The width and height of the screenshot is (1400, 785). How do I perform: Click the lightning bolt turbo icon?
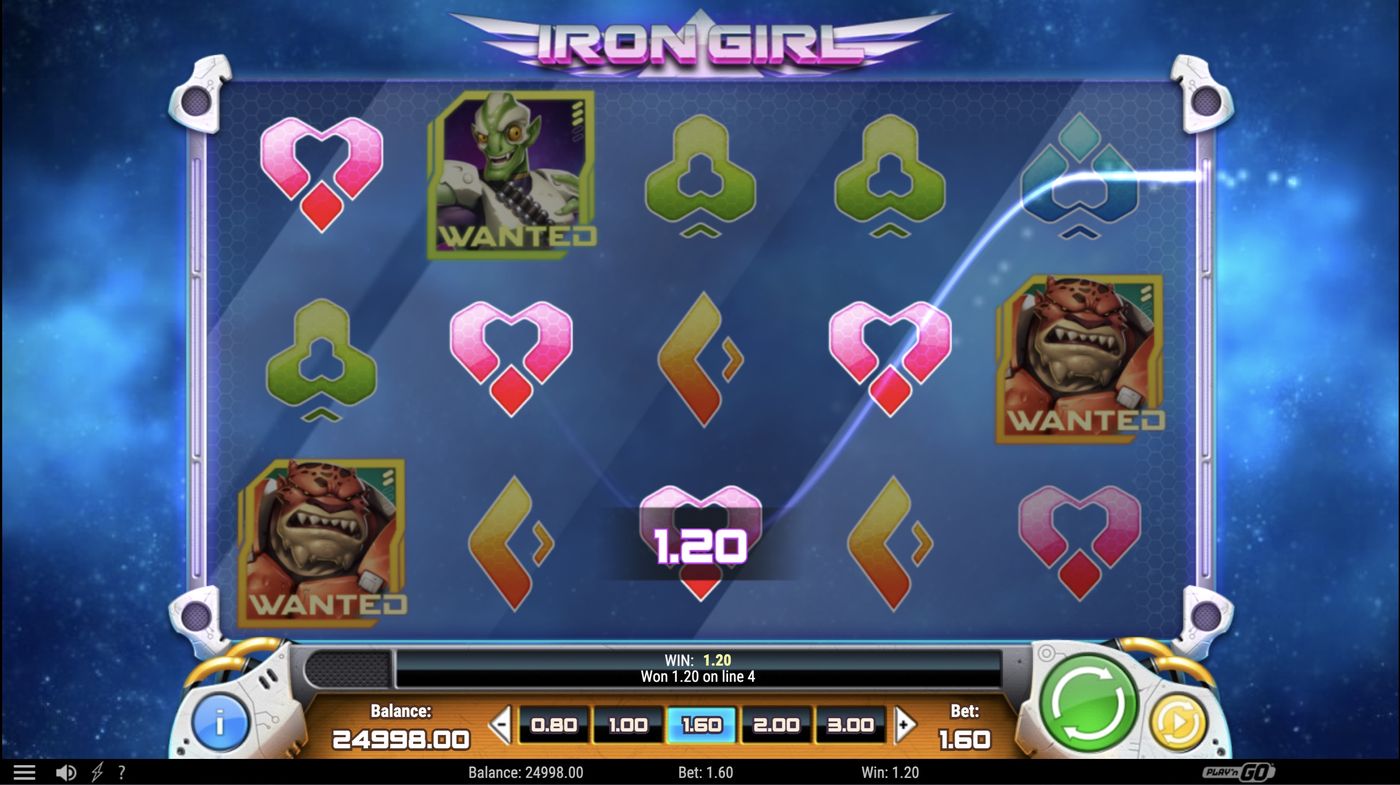point(96,771)
